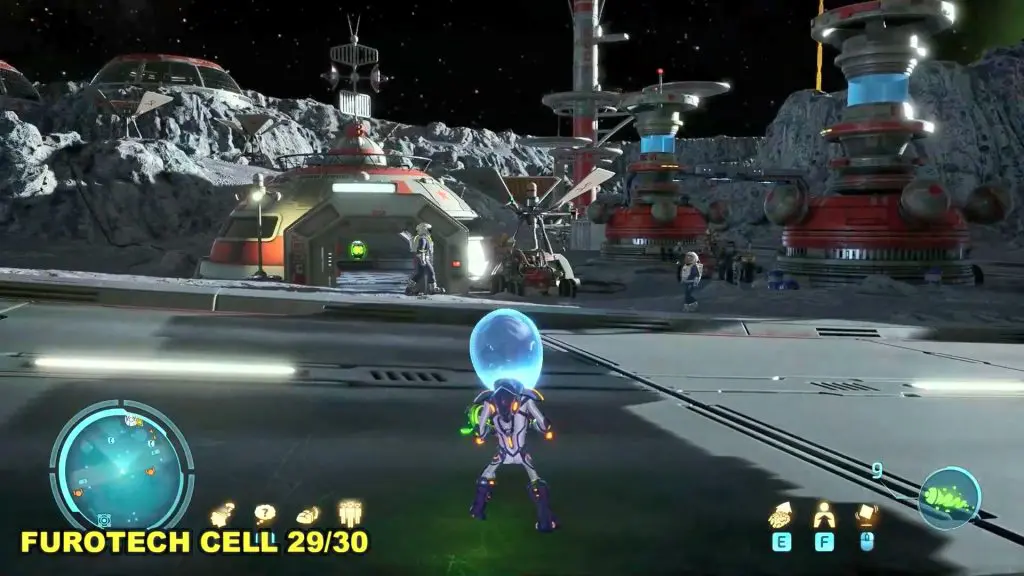Activate the body snatch holobob icon

[x=824, y=515]
